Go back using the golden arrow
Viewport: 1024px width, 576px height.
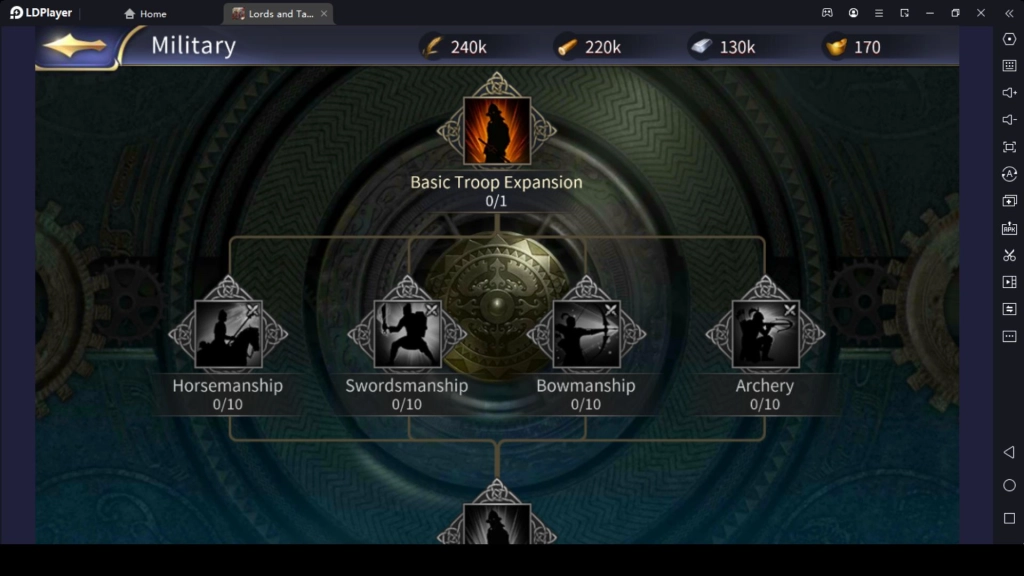(75, 47)
